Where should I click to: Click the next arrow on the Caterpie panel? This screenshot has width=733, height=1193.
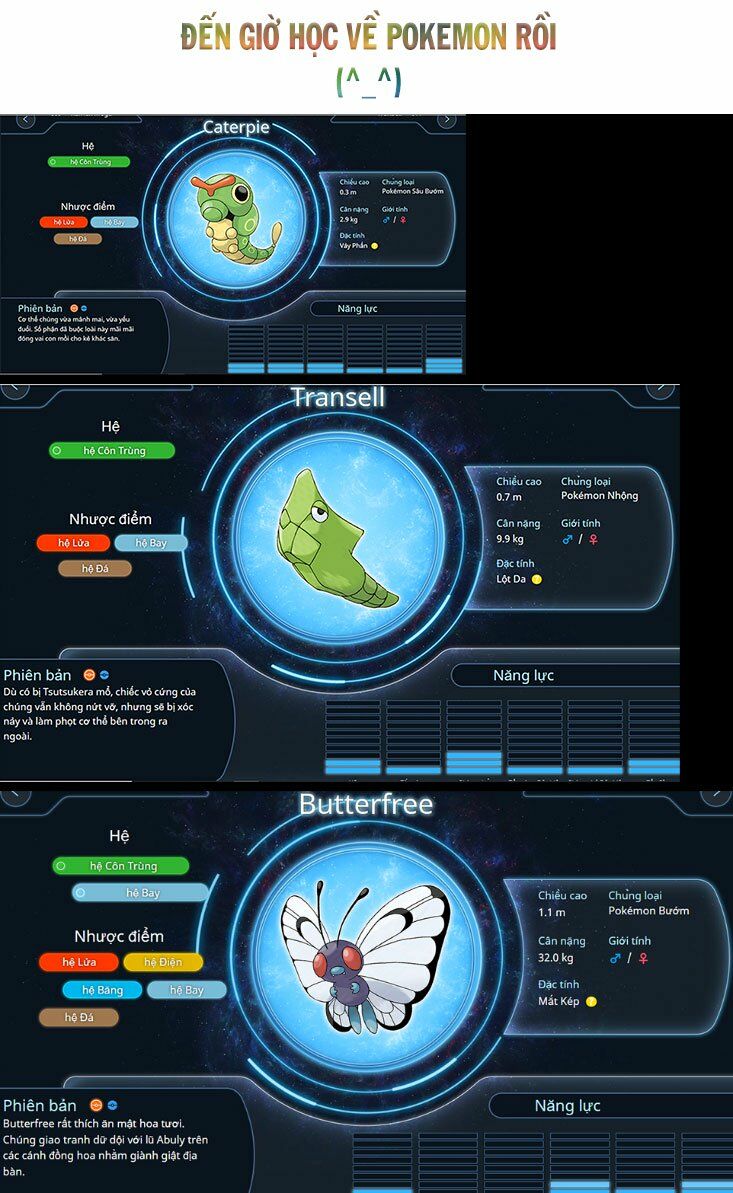pos(447,120)
